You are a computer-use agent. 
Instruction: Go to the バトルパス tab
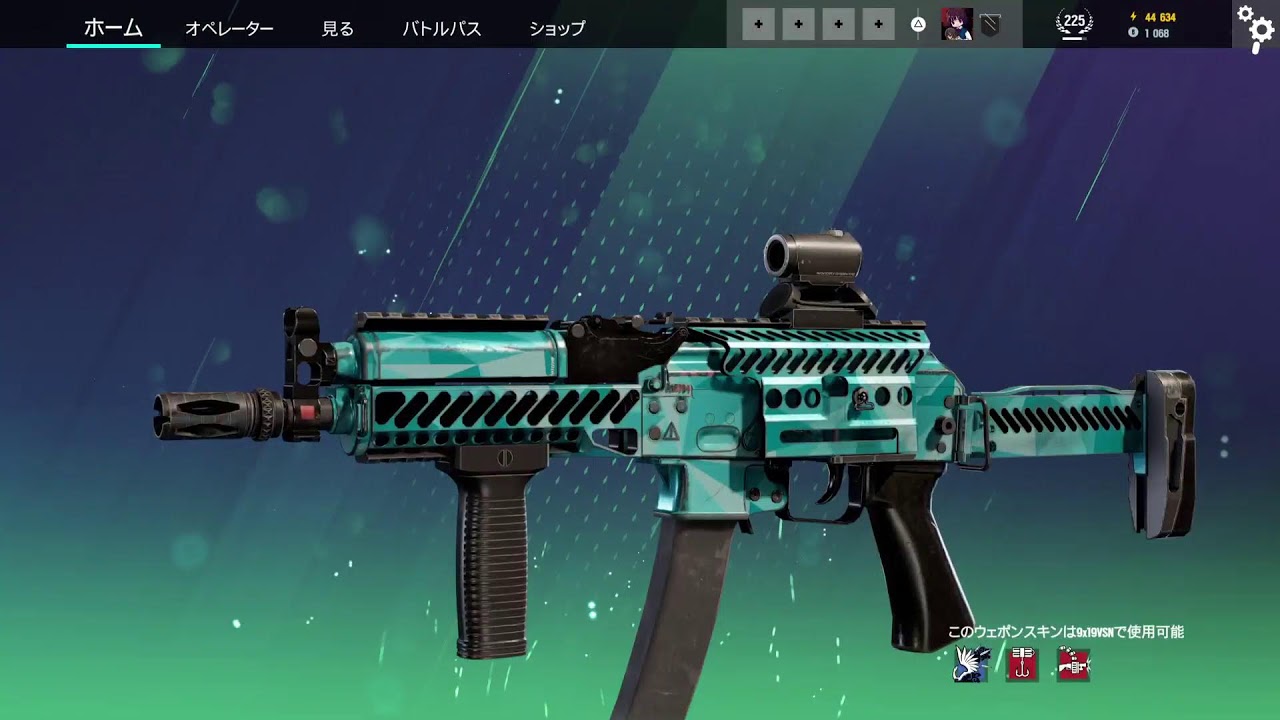coord(442,28)
